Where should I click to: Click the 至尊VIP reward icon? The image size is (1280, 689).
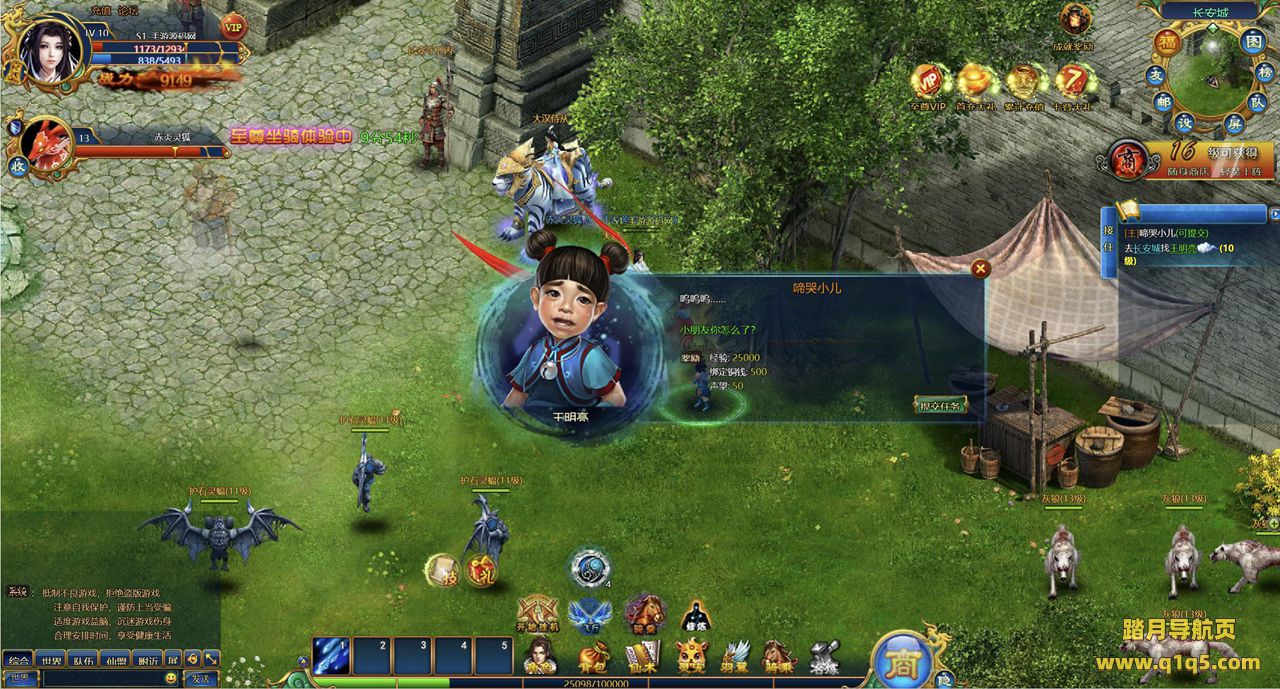coord(927,85)
